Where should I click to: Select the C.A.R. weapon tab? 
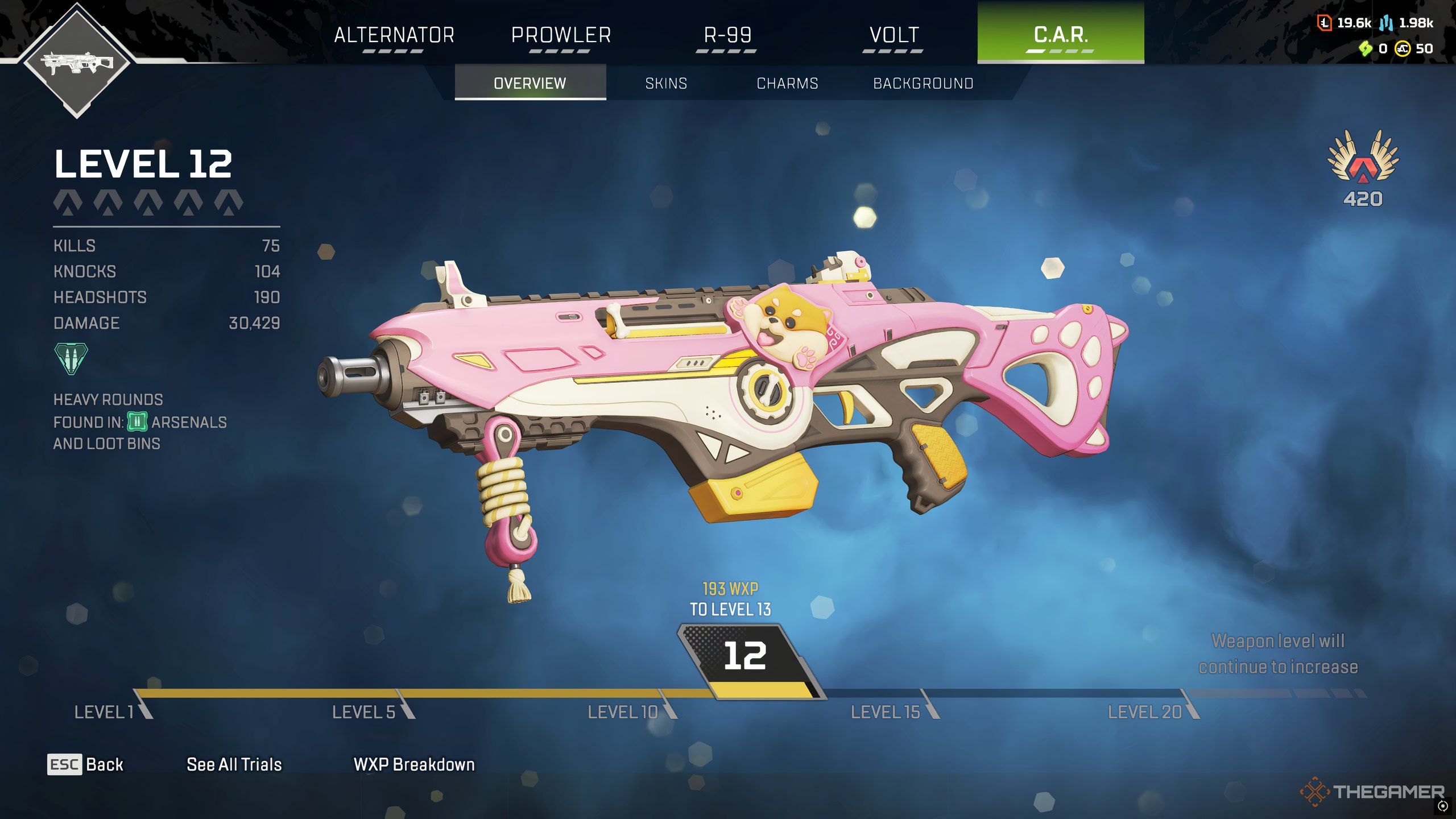point(1061,34)
